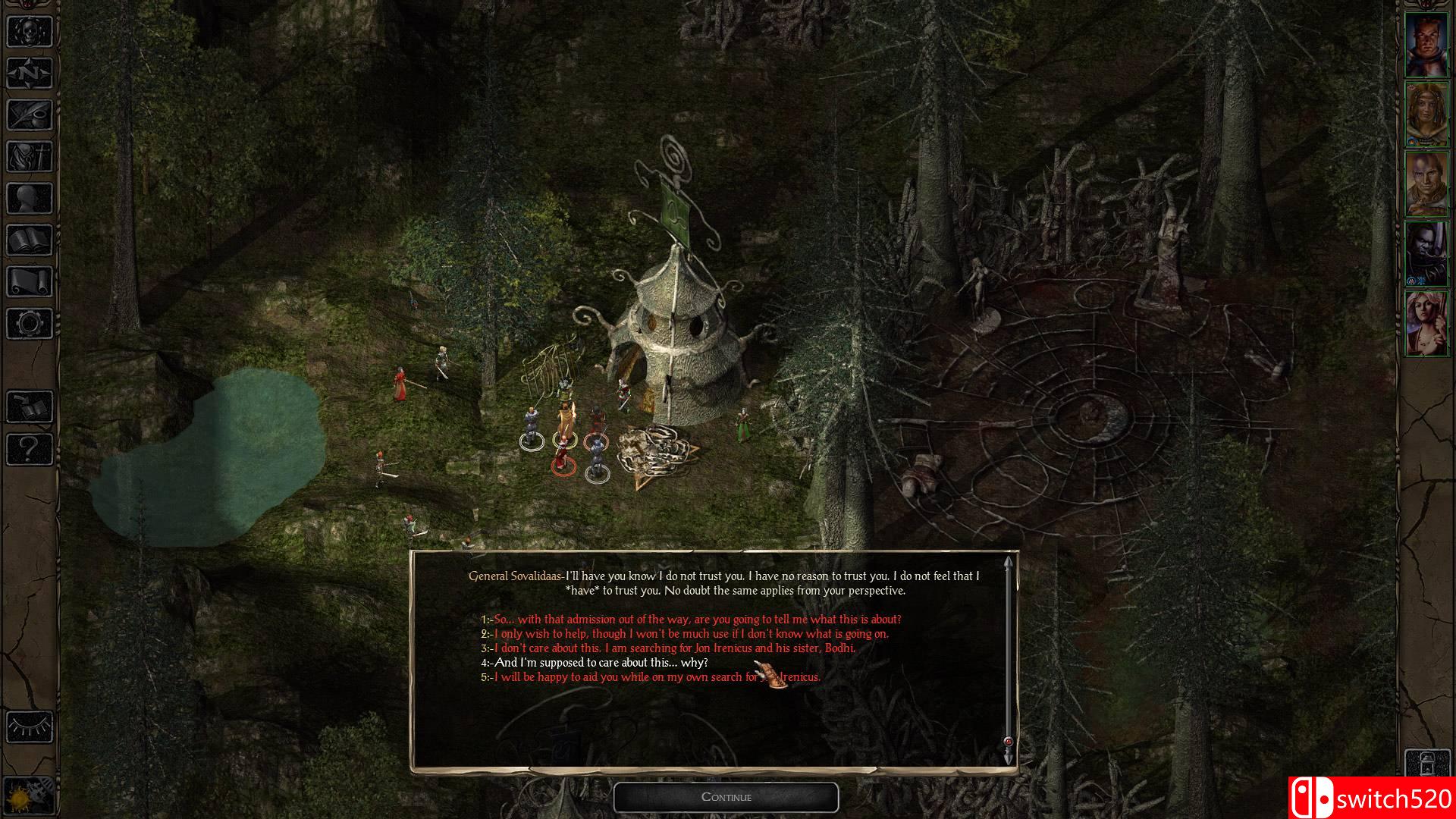Select the top party member portrait
Image resolution: width=1456 pixels, height=819 pixels.
[1426, 45]
